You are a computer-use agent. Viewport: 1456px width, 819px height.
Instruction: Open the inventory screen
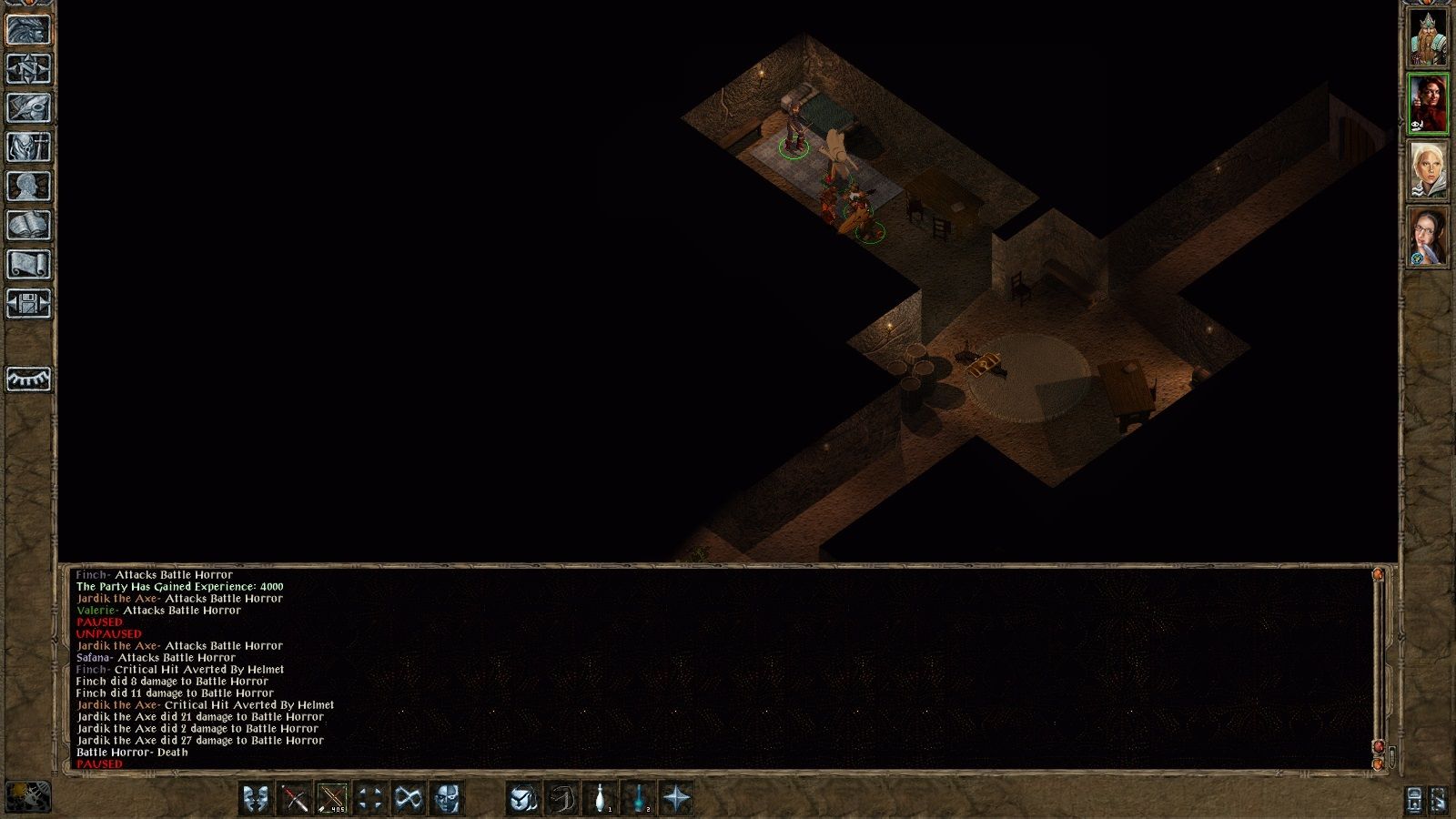click(x=27, y=147)
